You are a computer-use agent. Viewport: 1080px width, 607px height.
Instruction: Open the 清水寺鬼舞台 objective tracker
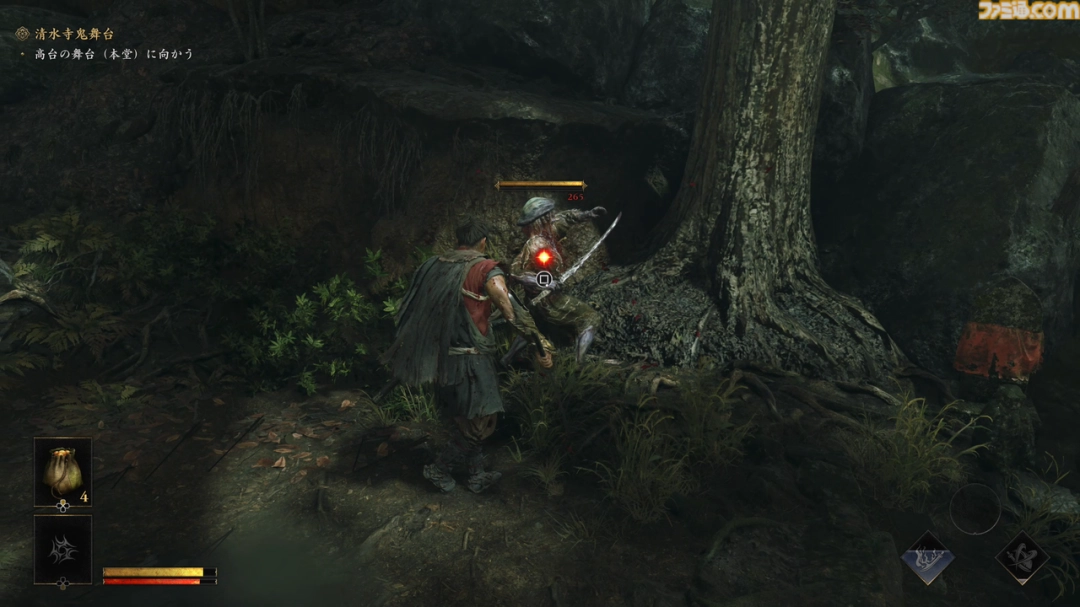tap(73, 33)
